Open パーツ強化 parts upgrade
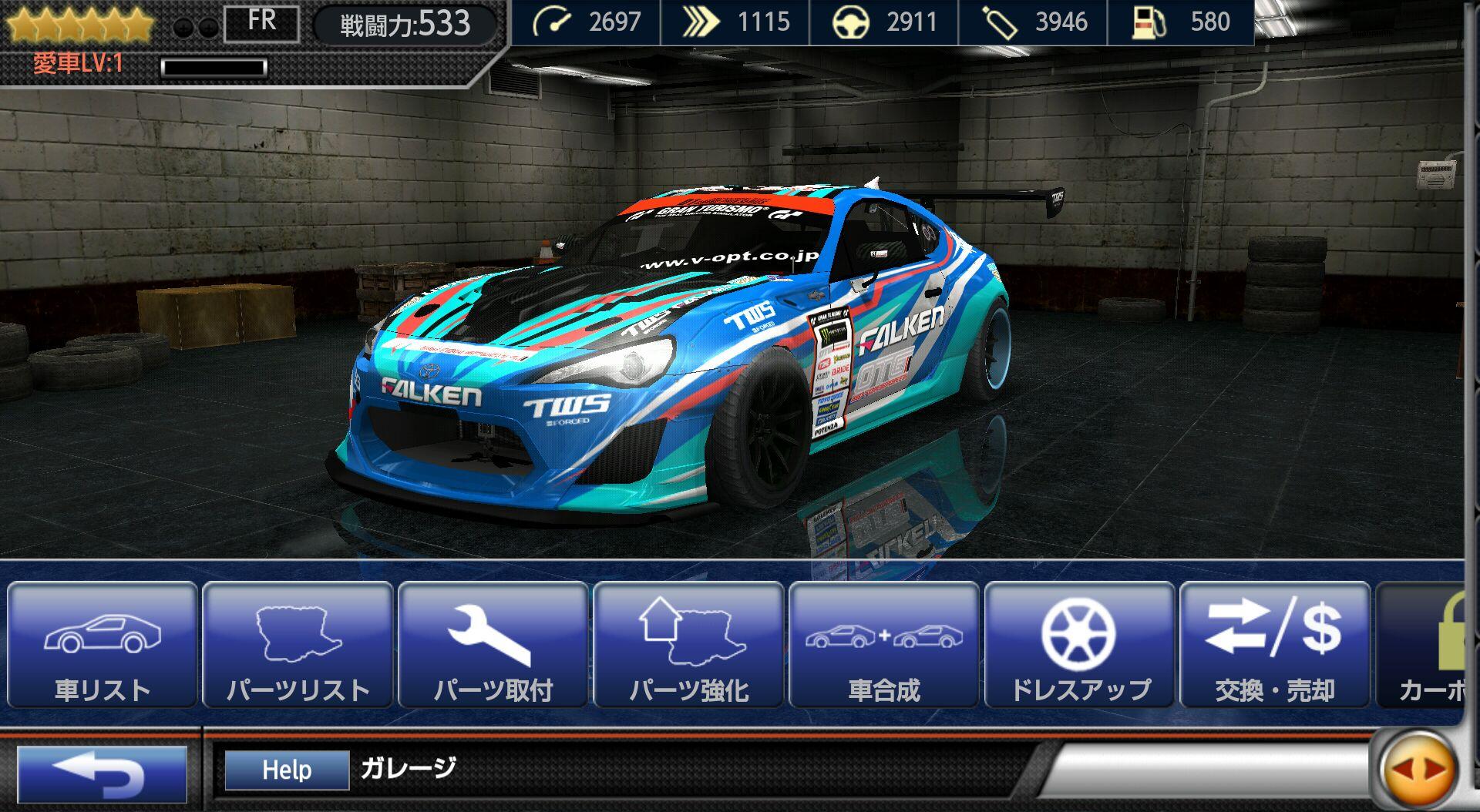 point(689,645)
